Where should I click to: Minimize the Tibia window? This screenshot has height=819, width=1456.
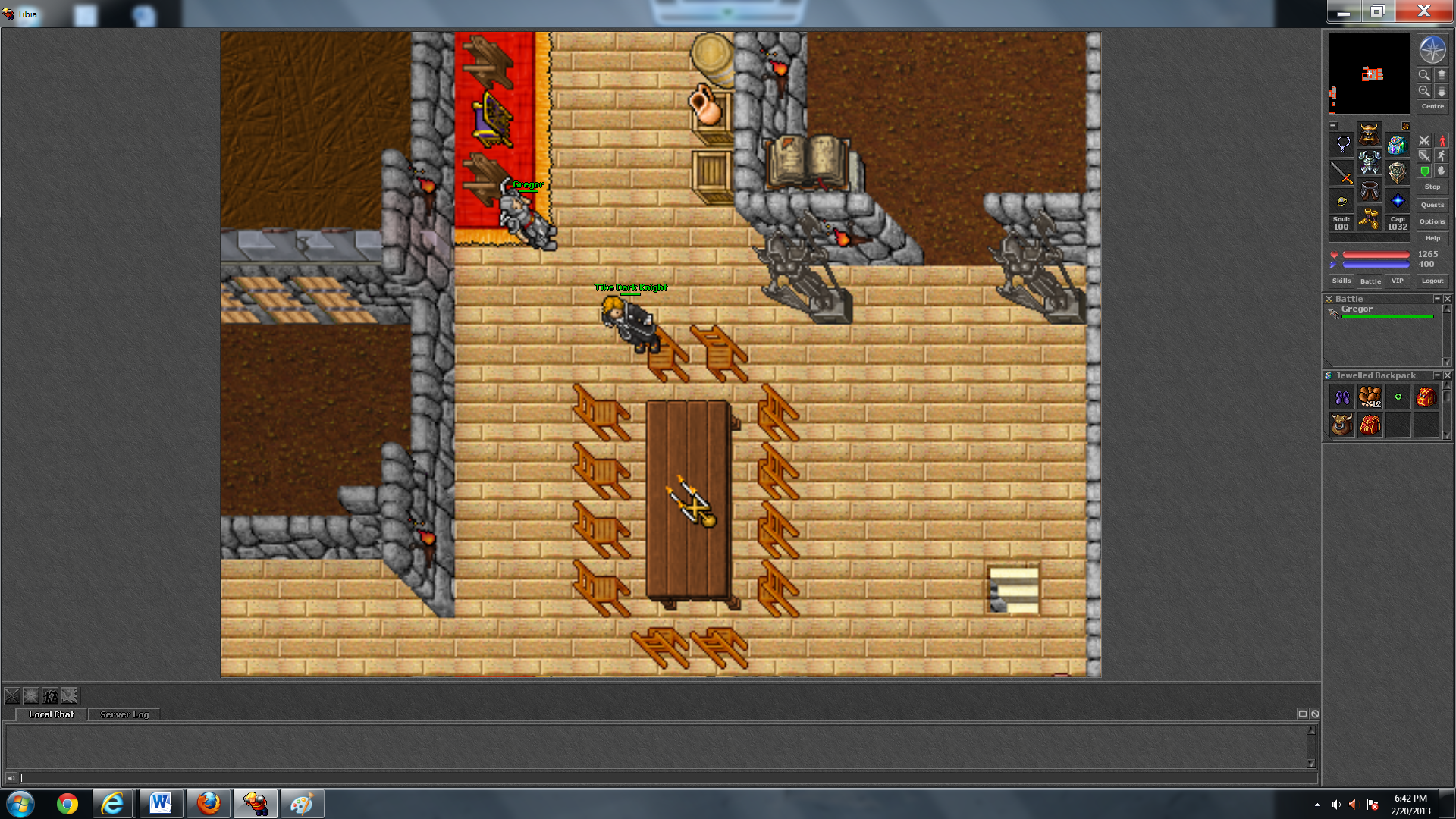1343,12
